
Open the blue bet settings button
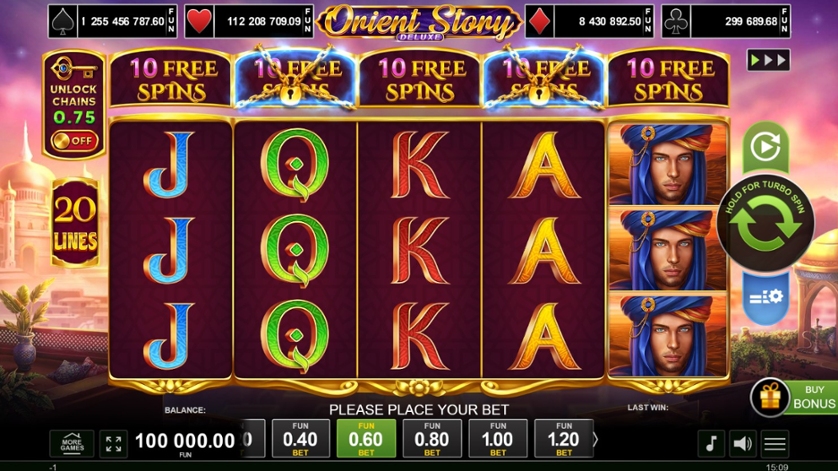[765, 298]
